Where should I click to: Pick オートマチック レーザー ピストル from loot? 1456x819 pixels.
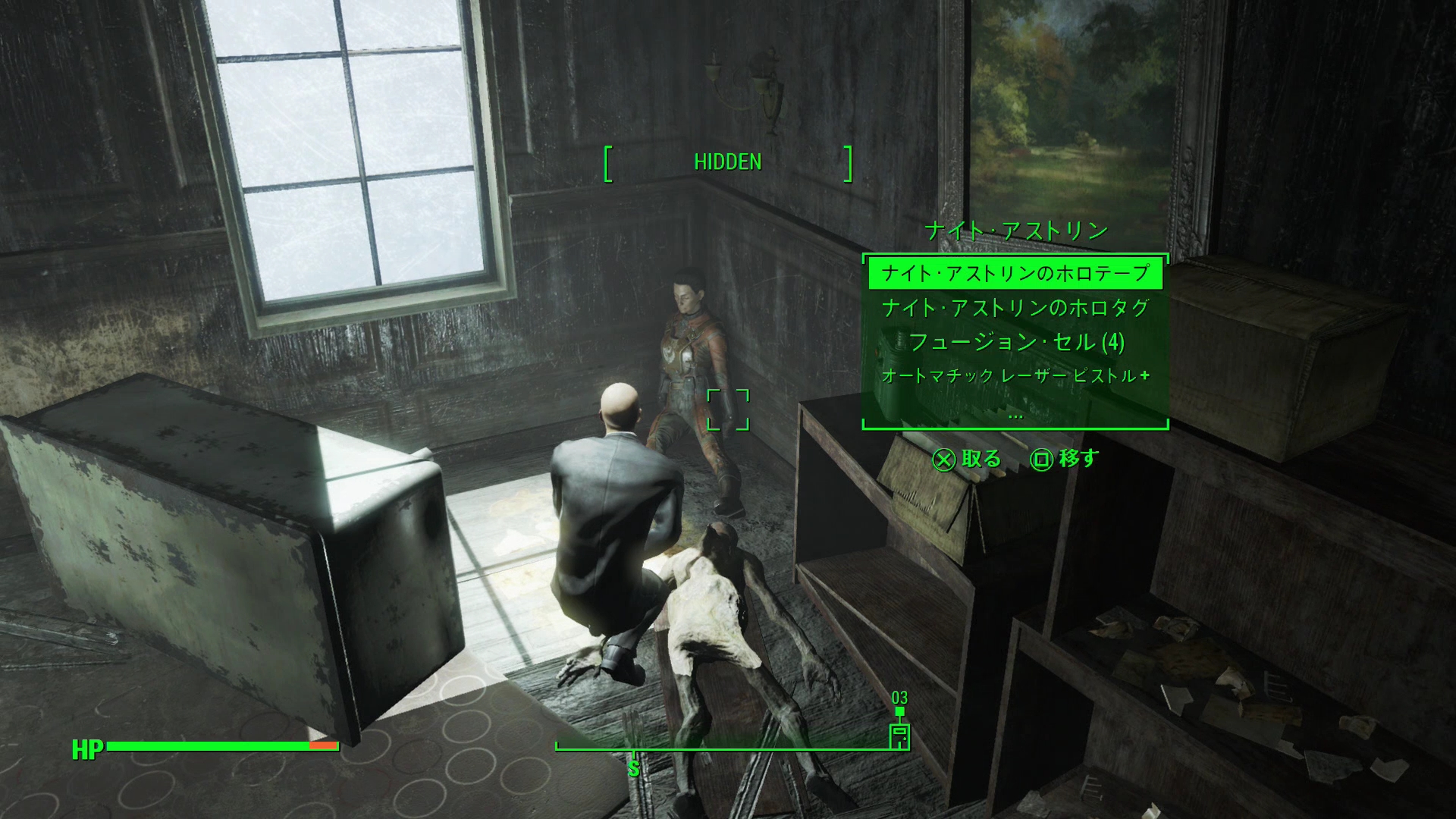[x=1015, y=376]
